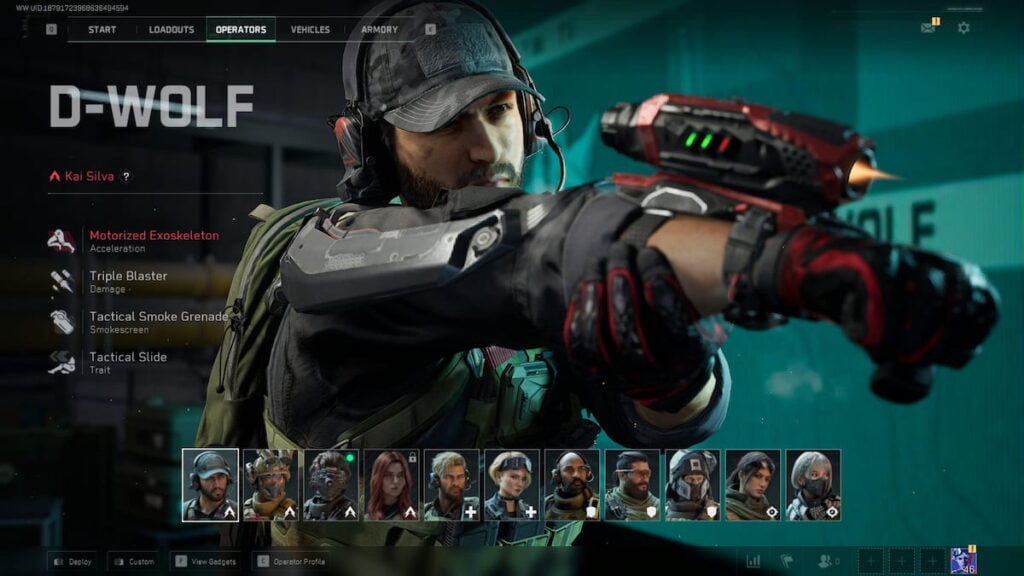The height and width of the screenshot is (576, 1024).
Task: Open the Loadouts tab
Action: 171,30
